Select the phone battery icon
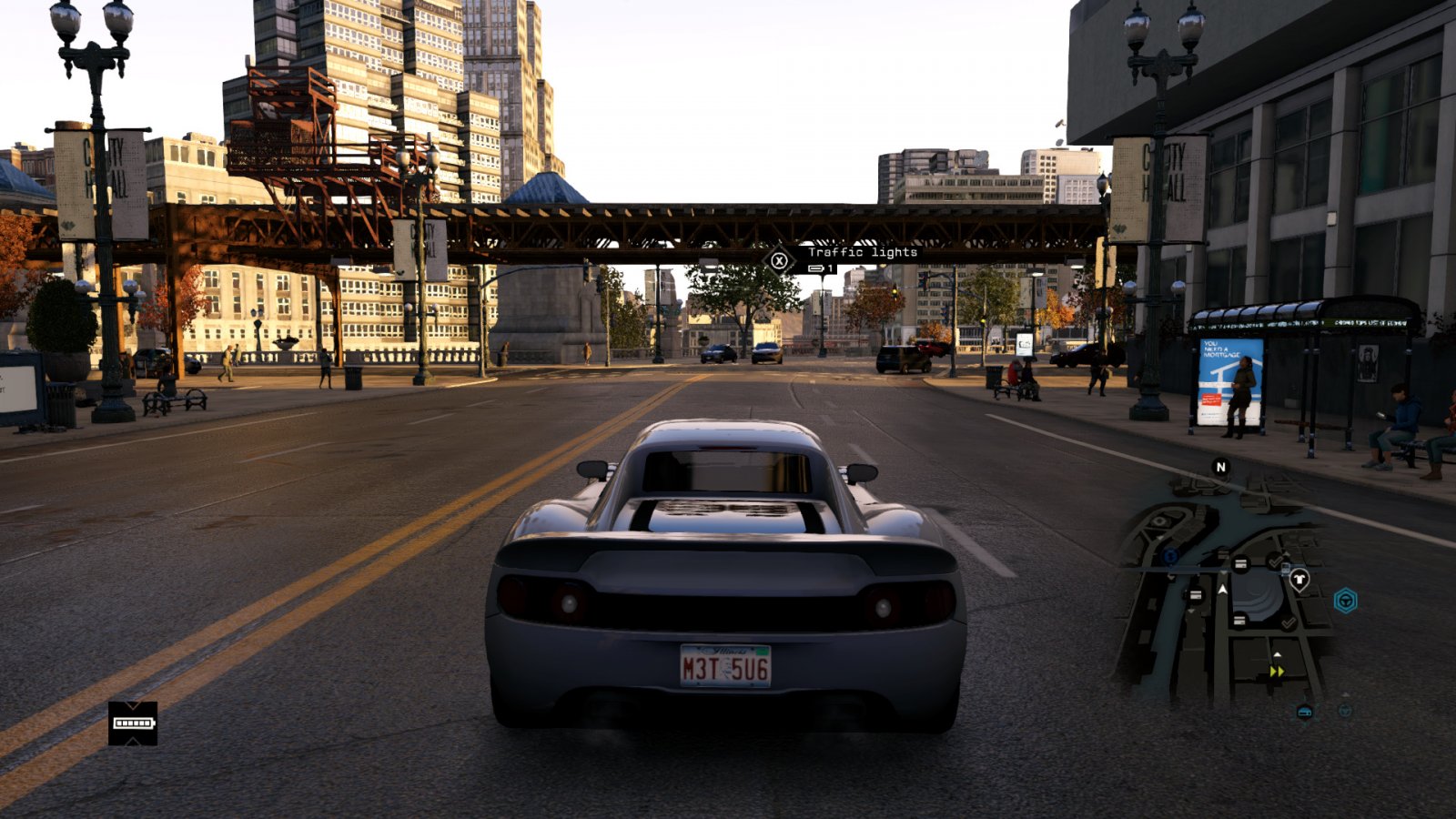 133,723
